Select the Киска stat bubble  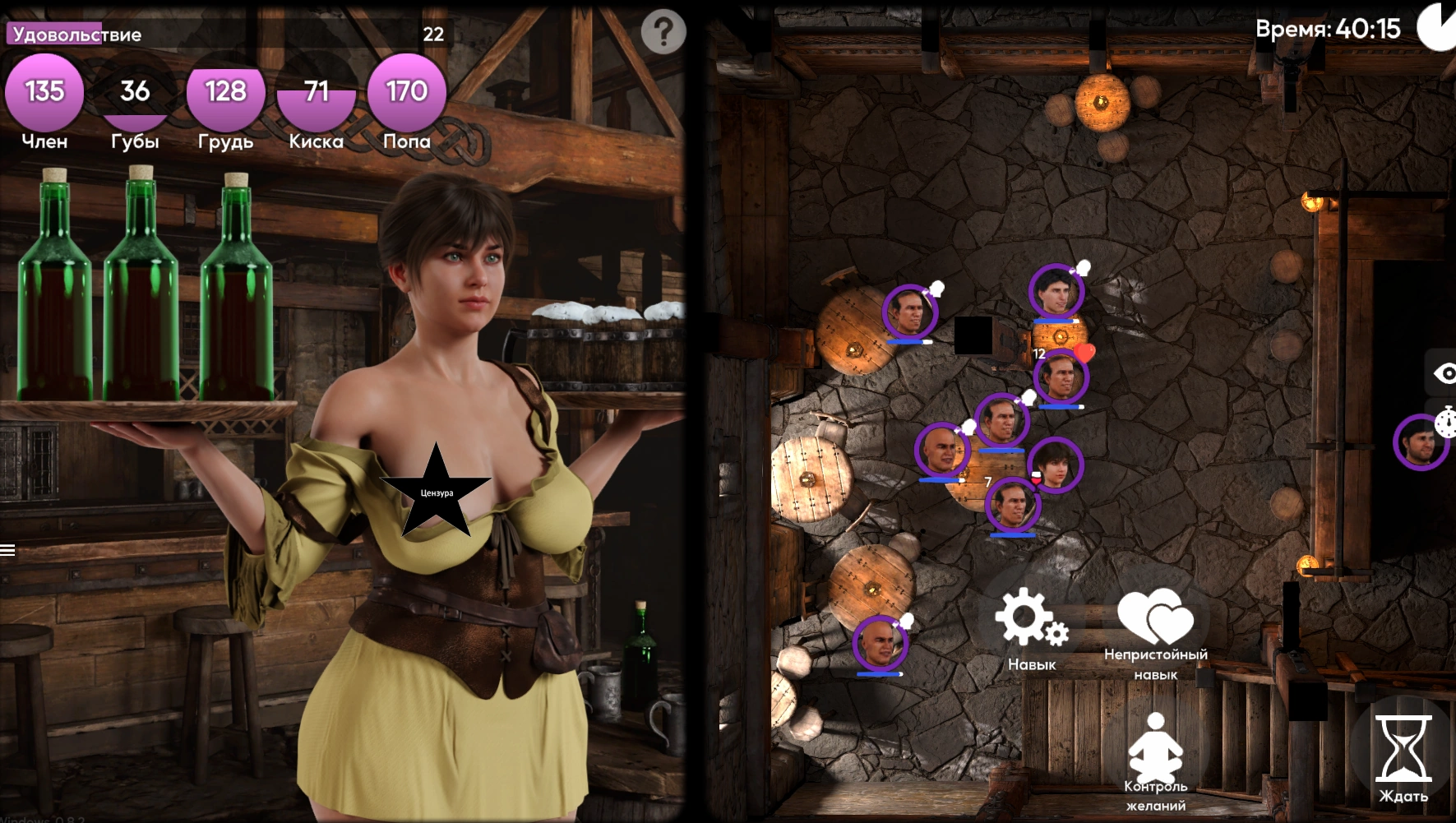[x=316, y=92]
